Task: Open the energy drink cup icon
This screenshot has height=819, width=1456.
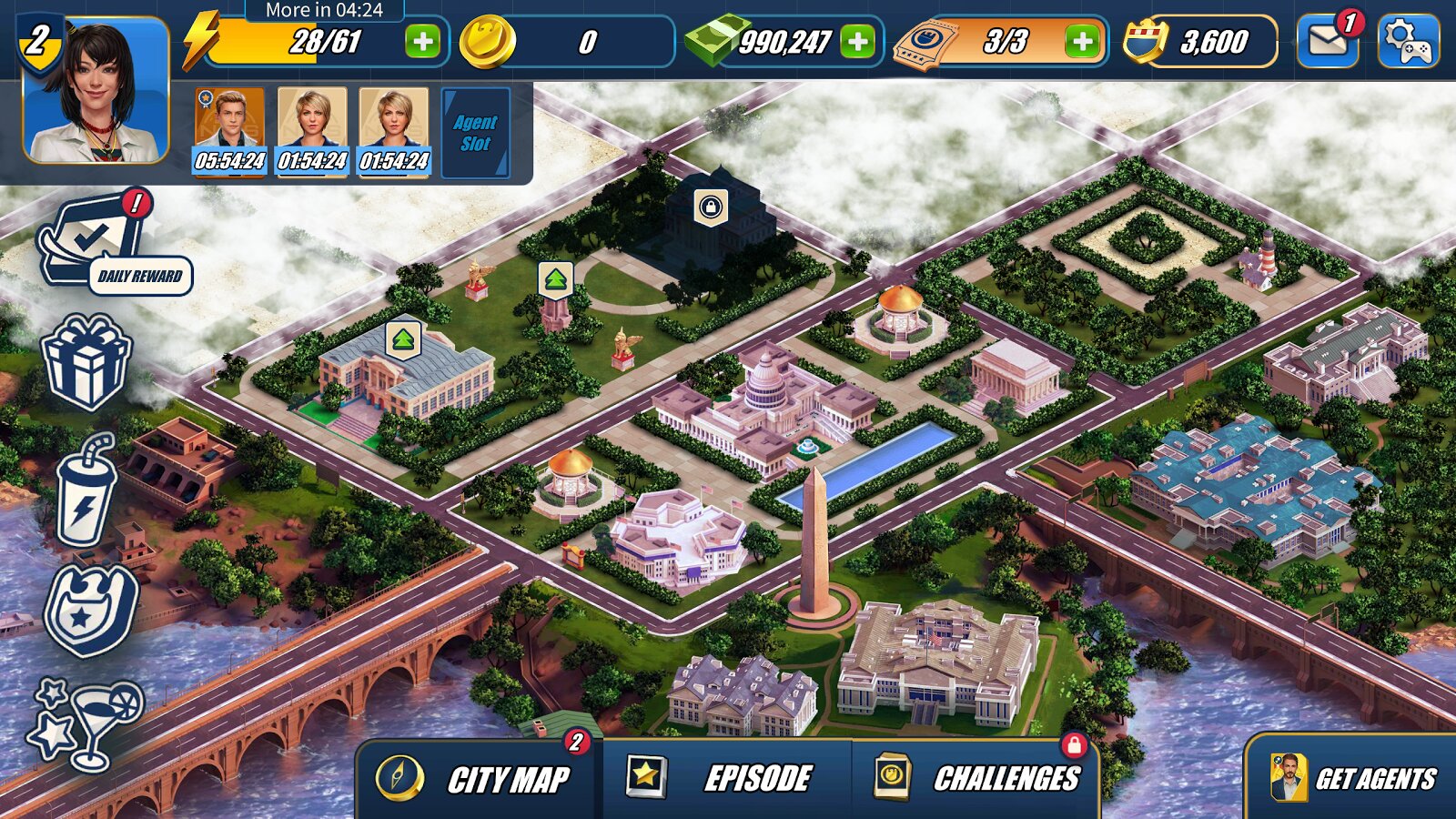Action: [x=86, y=491]
